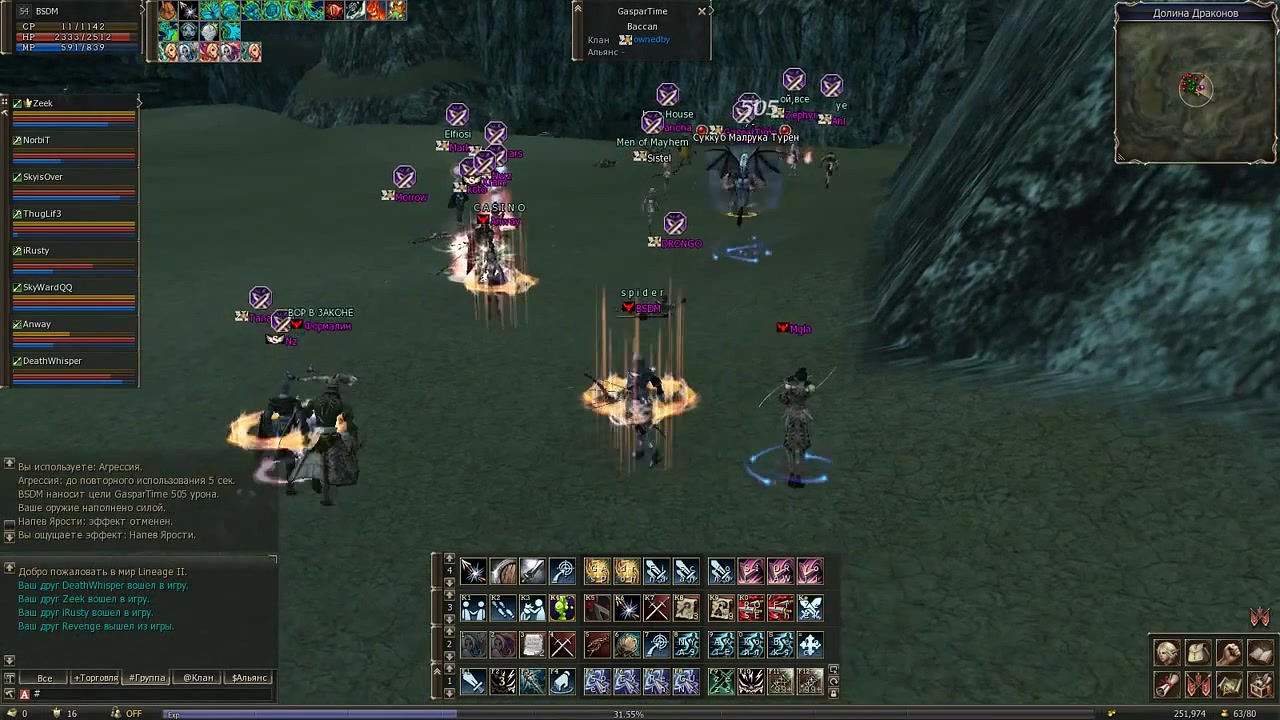The image size is (1280, 720).
Task: Open the quest scroll icon
Action: [1167, 685]
